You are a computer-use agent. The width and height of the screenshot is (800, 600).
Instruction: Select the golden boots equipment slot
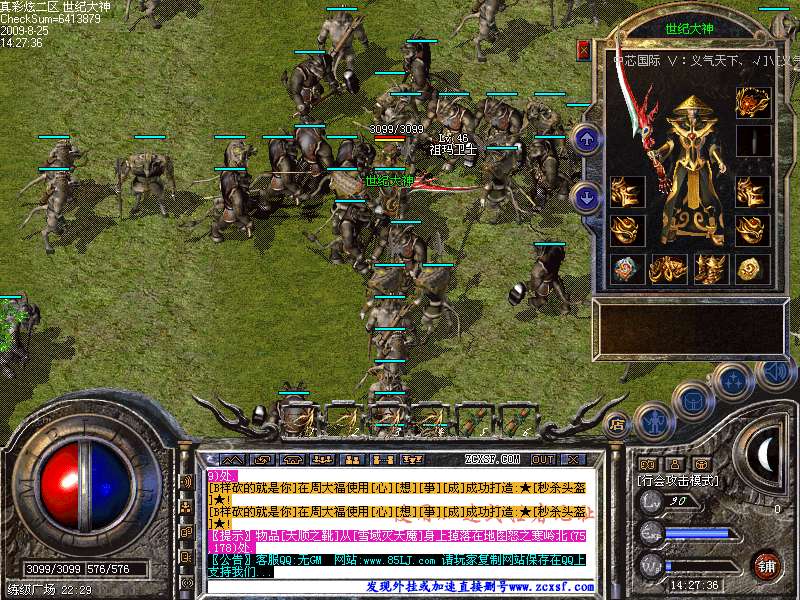(710, 268)
